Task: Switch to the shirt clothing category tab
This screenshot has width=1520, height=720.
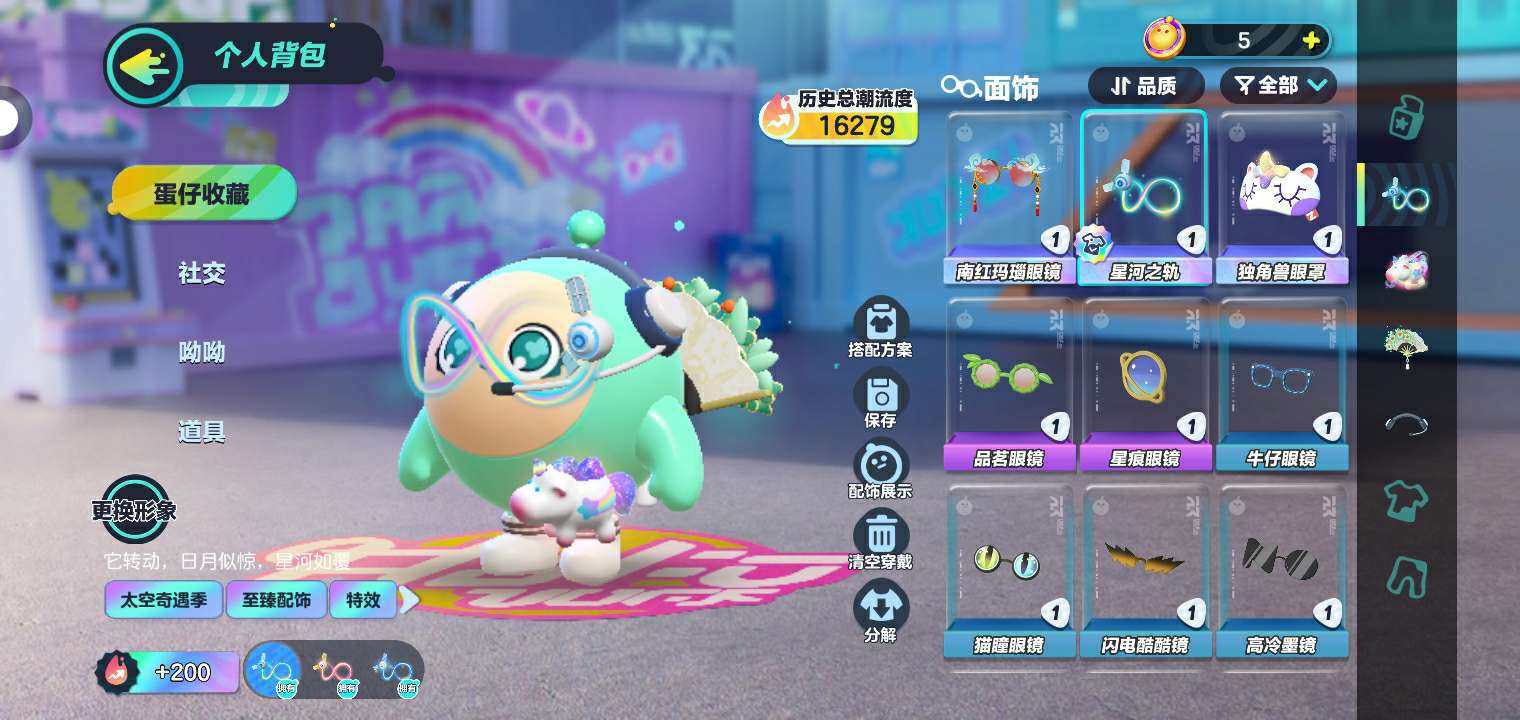Action: coord(1406,499)
